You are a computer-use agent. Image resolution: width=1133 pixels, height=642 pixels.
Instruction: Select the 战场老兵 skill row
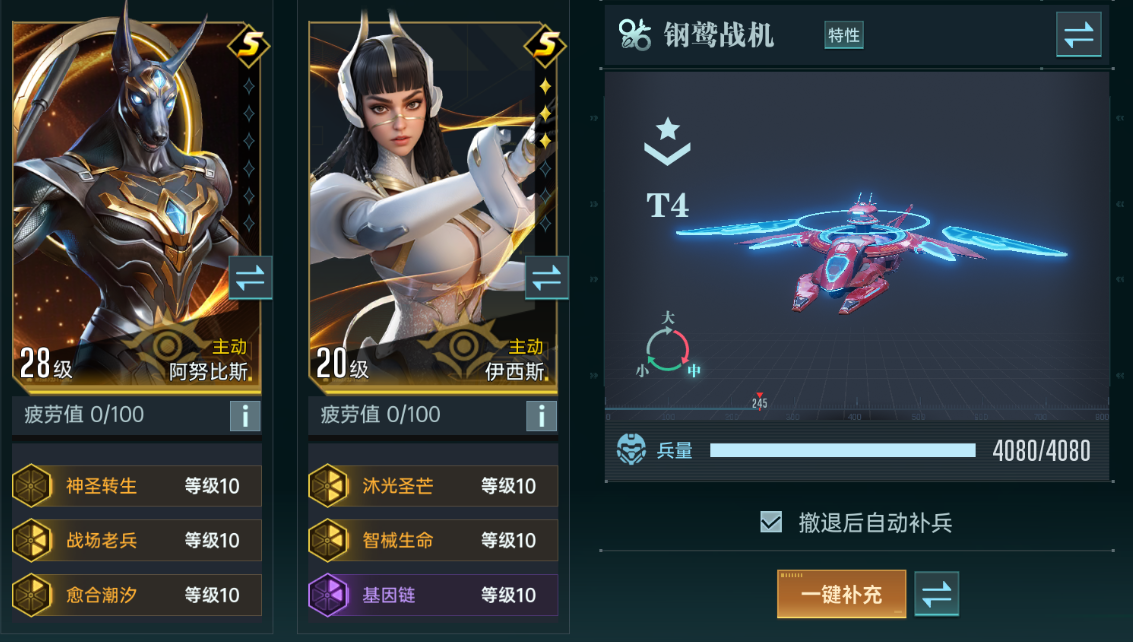coord(137,541)
